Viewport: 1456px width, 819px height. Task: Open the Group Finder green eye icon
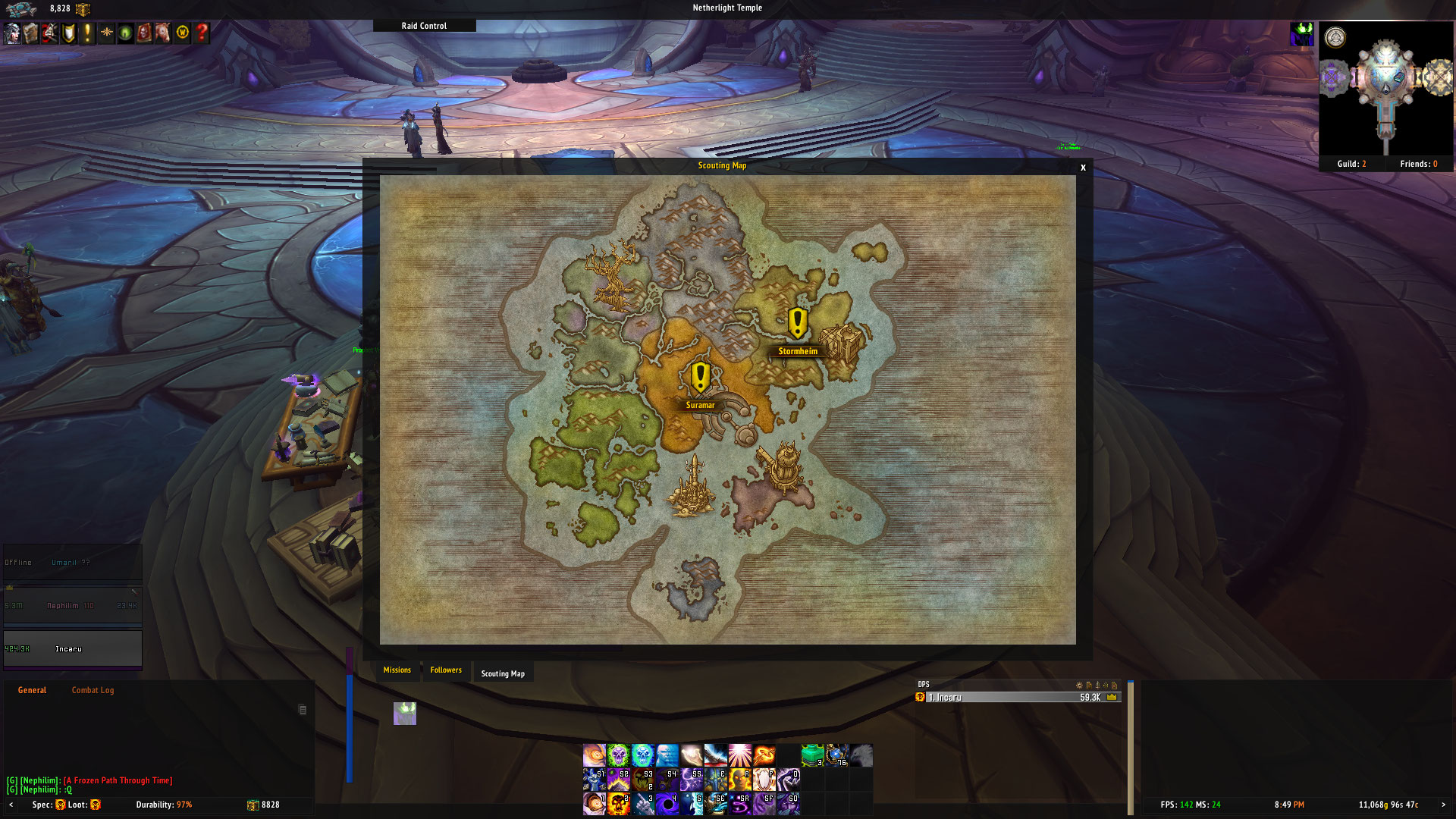click(x=124, y=33)
